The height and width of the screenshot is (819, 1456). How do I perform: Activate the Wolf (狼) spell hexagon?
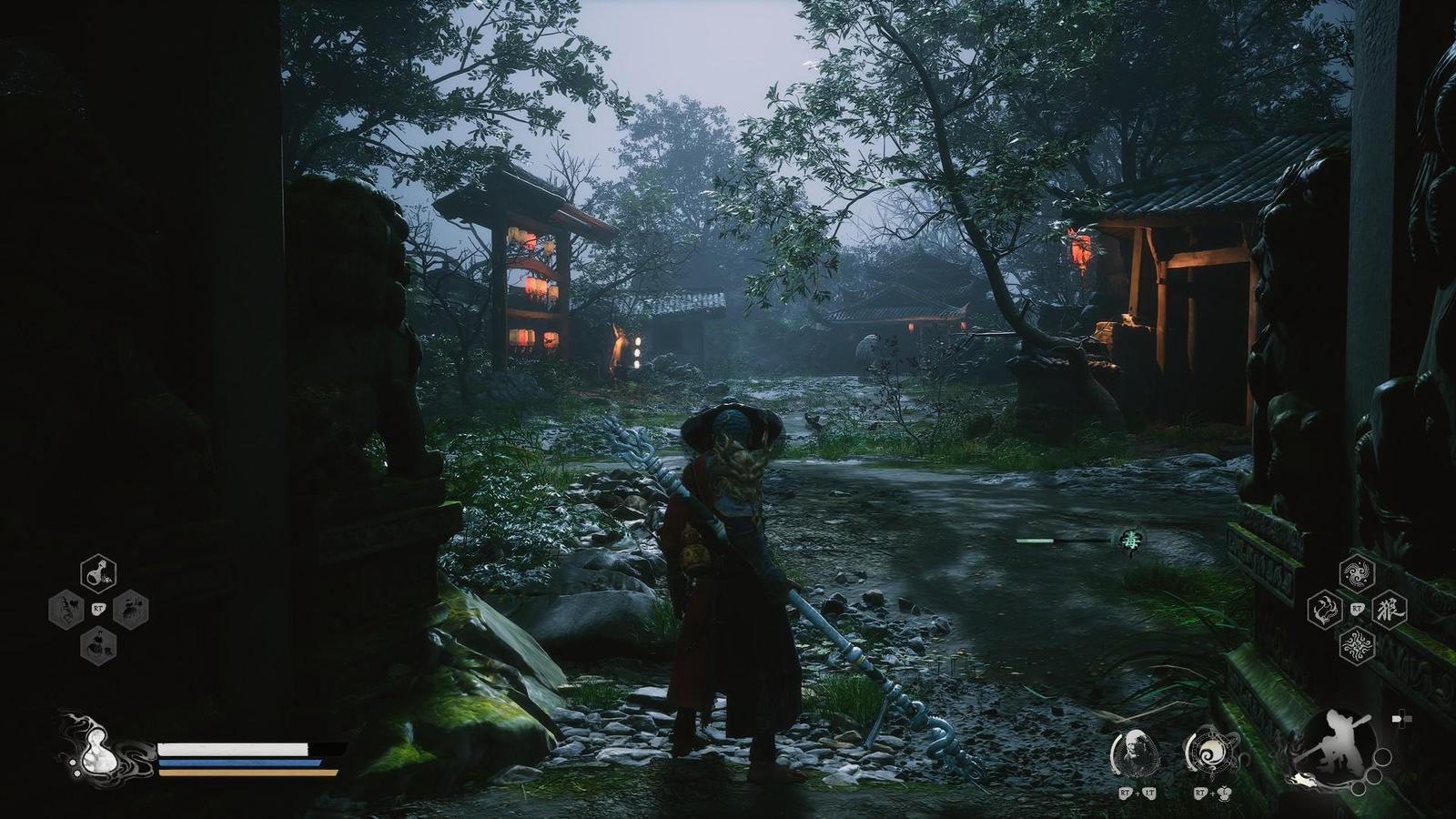pos(1390,610)
